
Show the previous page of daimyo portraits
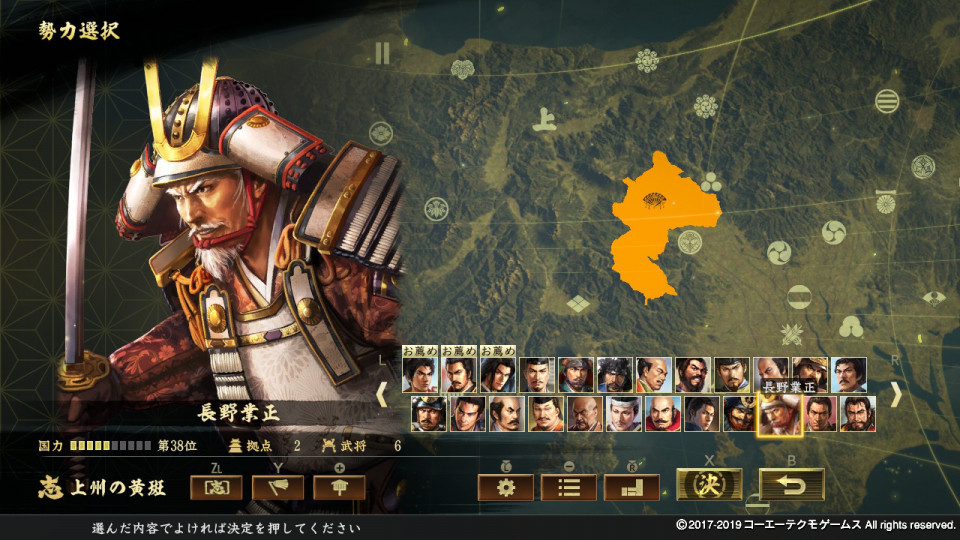(381, 395)
